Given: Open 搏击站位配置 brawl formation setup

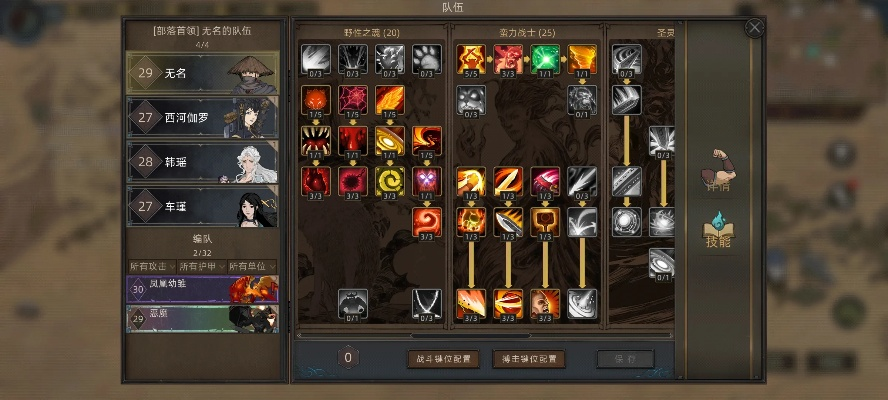Looking at the screenshot, I should tap(529, 359).
